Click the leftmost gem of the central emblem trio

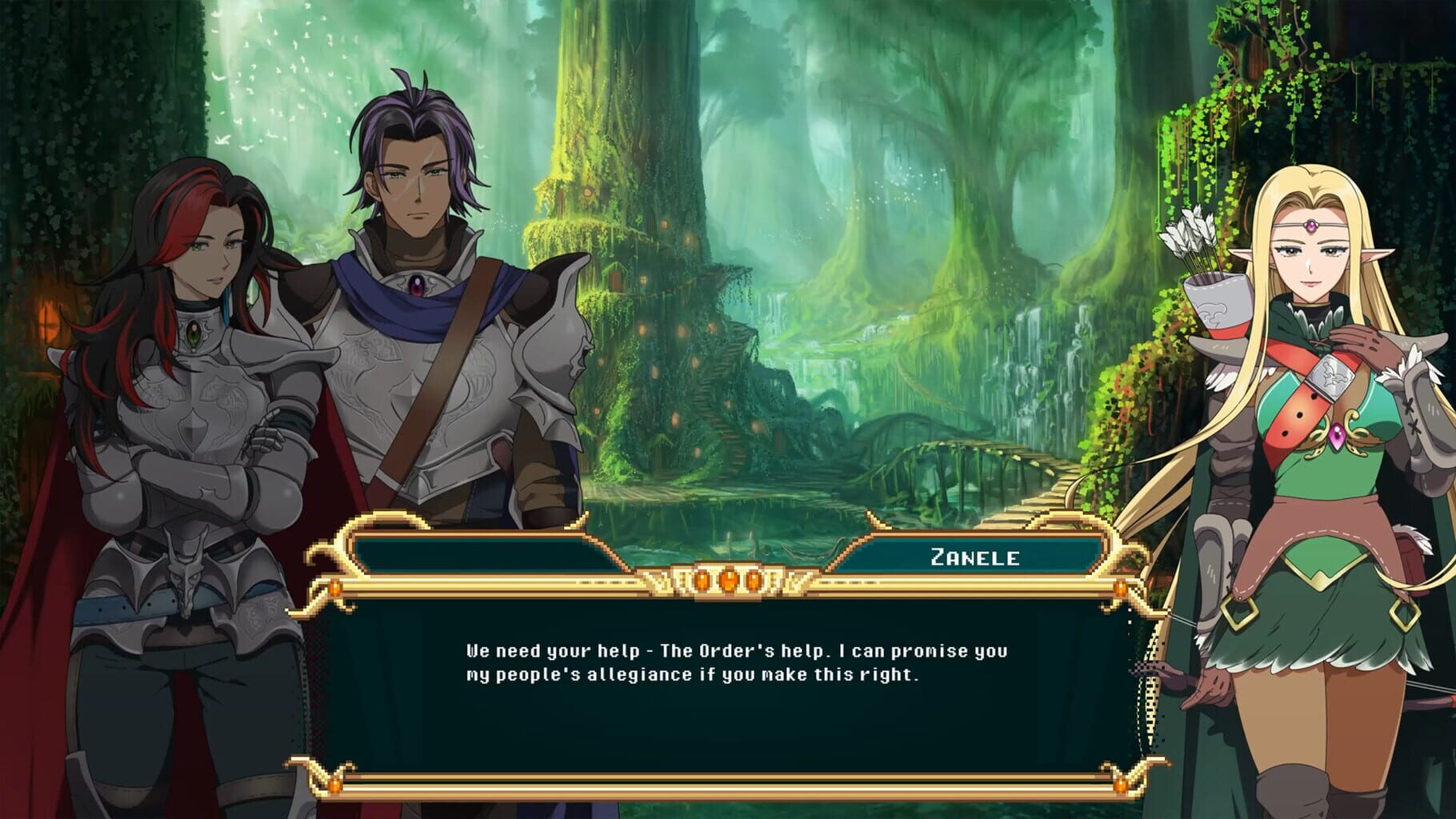(x=702, y=581)
